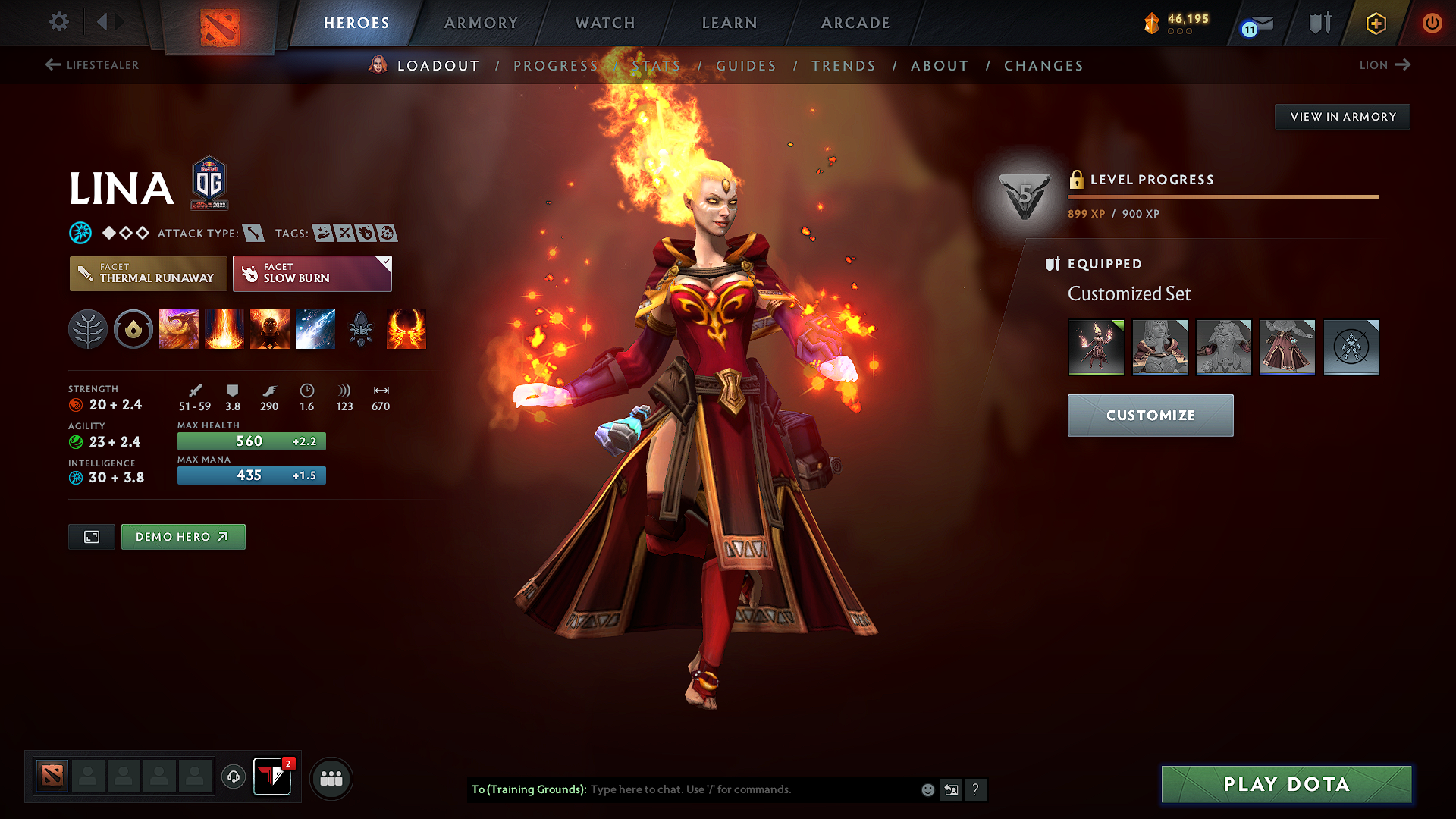Expand the hero preview fullscreen toggle
The width and height of the screenshot is (1456, 819).
[x=91, y=536]
